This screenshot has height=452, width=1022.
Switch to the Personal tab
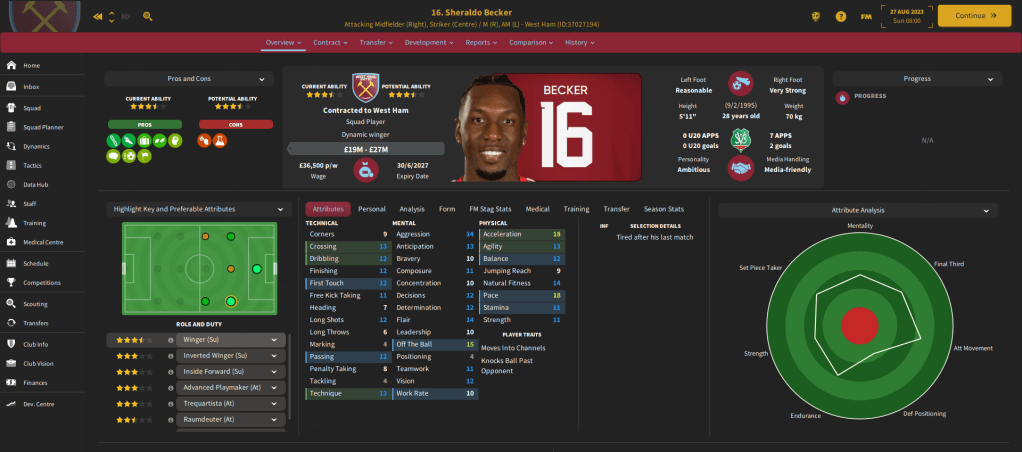(x=372, y=209)
